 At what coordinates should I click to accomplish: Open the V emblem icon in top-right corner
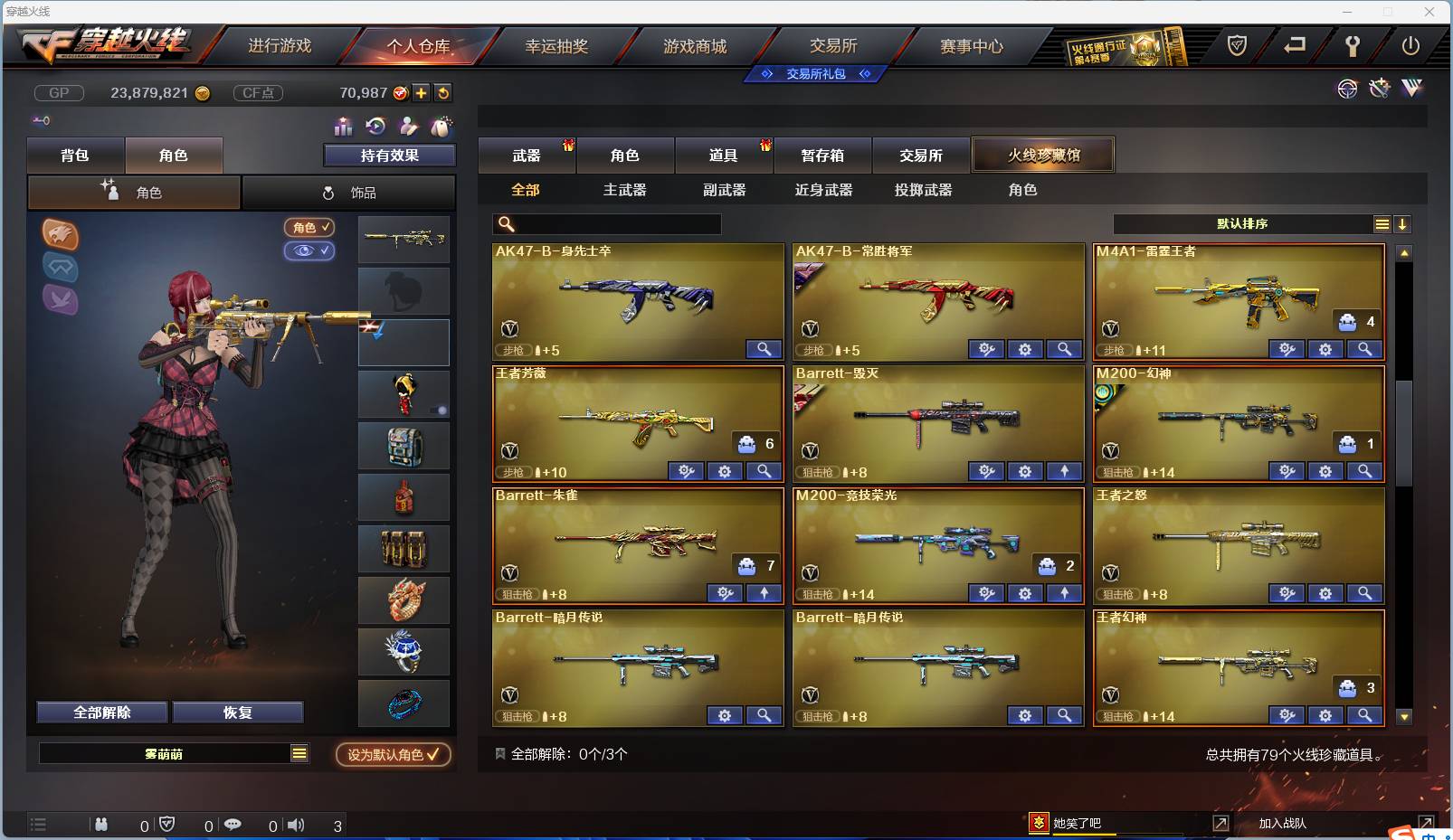(1411, 90)
